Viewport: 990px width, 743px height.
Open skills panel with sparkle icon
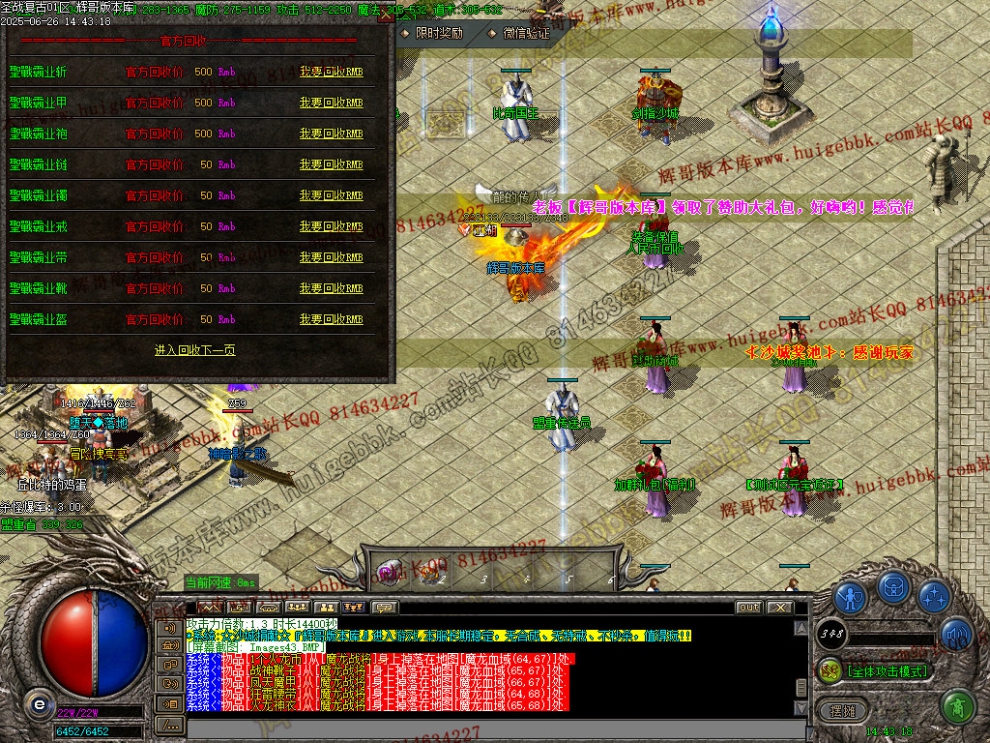click(x=935, y=597)
